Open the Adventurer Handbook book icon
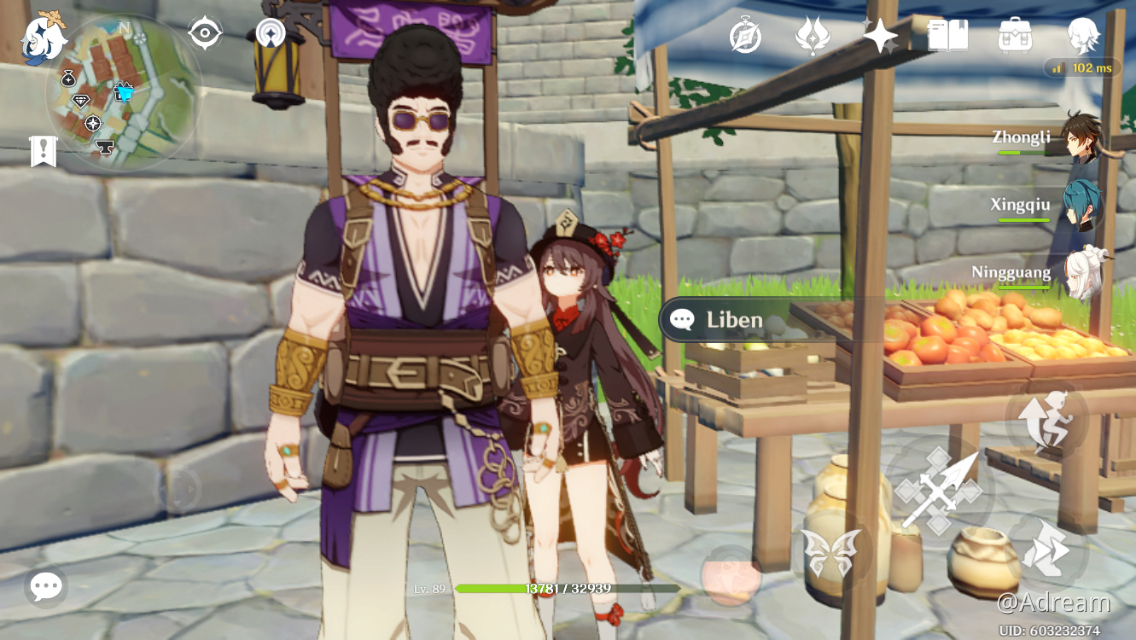 point(947,36)
